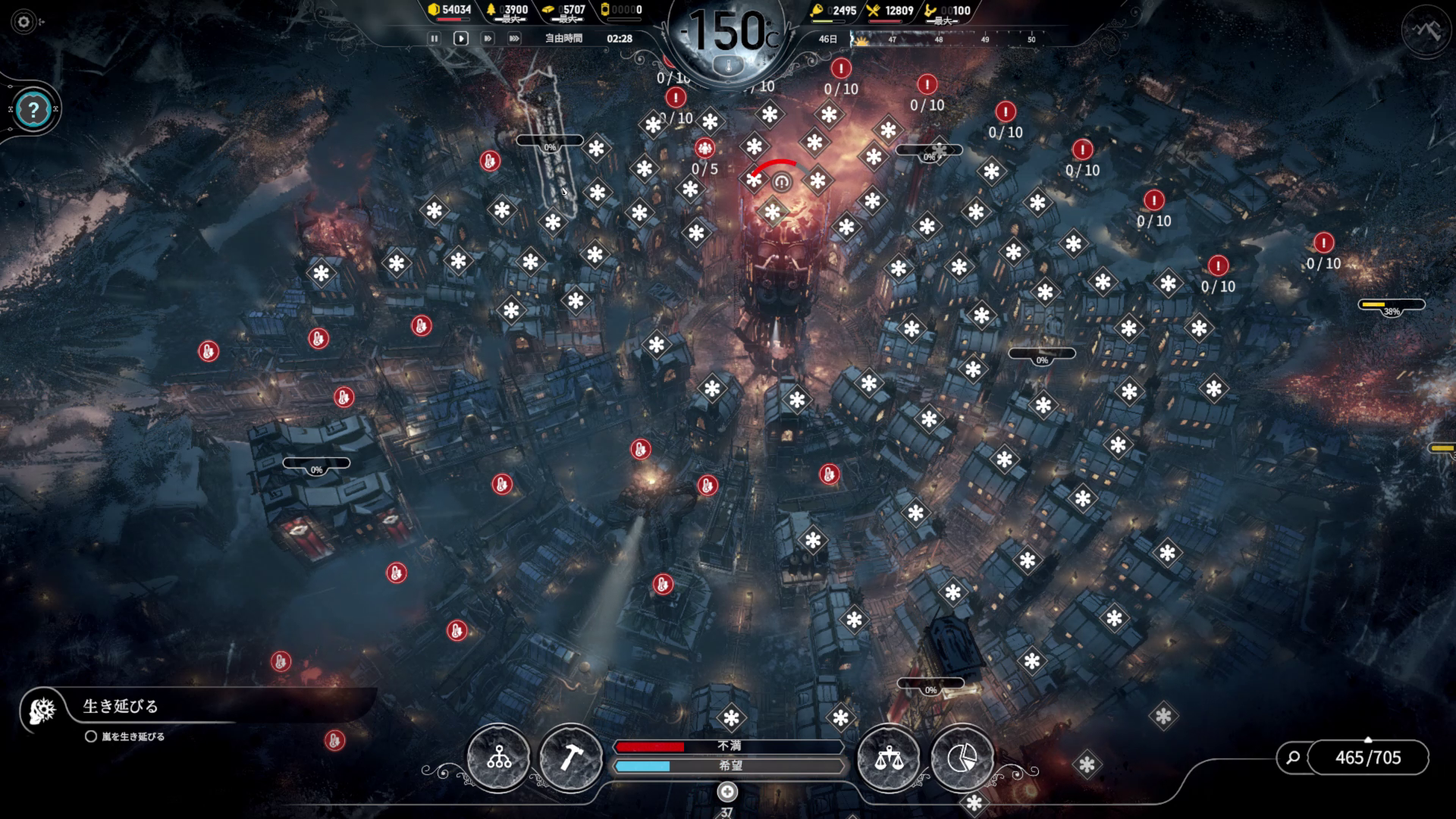Switch to double fast-forward speed
This screenshot has height=819, width=1456.
488,38
